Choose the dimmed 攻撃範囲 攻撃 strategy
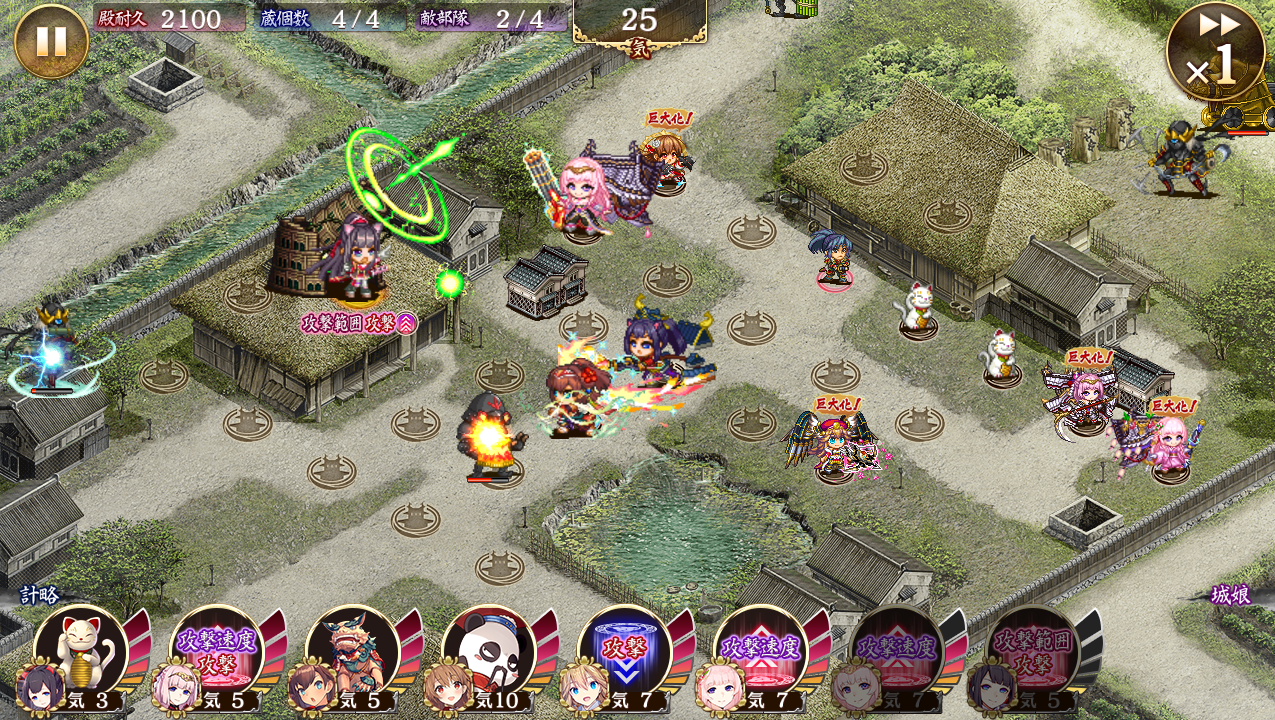 (x=1032, y=651)
